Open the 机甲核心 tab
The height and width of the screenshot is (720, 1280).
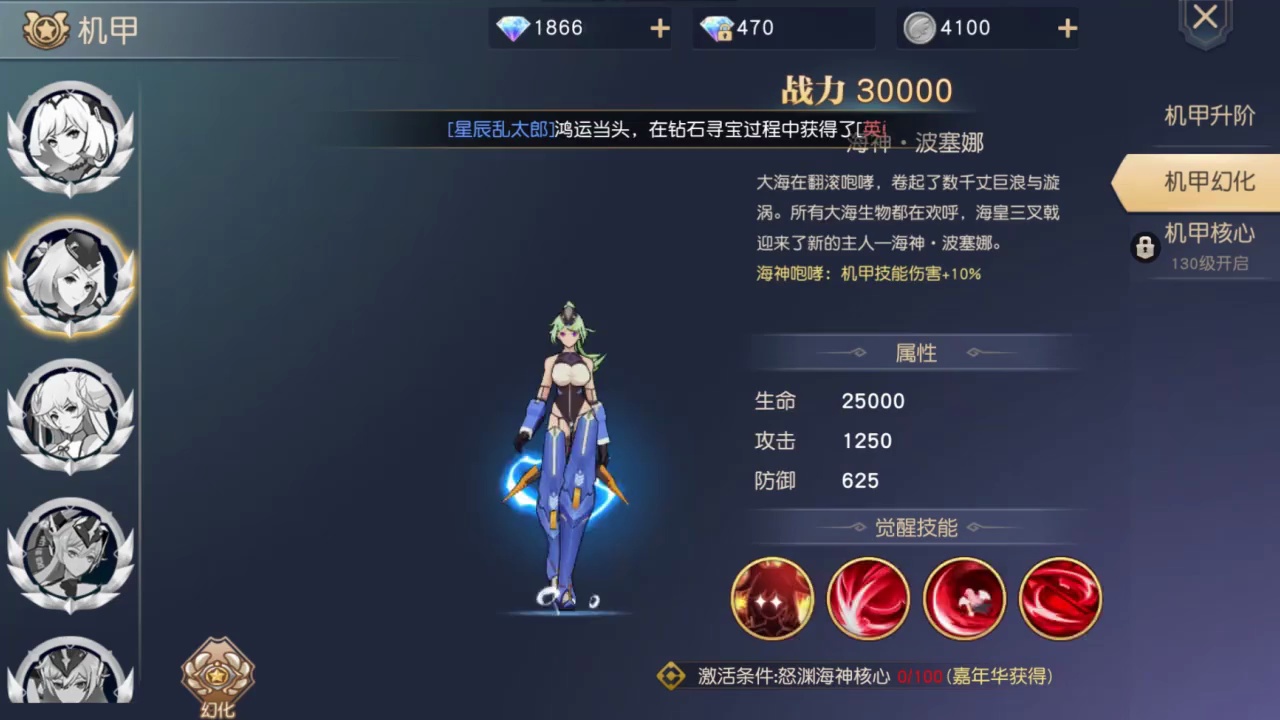(1207, 234)
